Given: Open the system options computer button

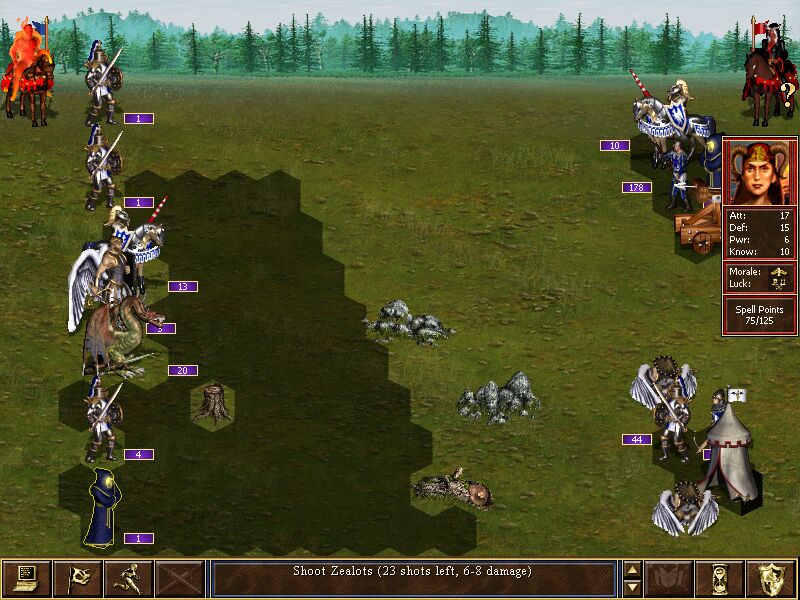Looking at the screenshot, I should [x=26, y=578].
